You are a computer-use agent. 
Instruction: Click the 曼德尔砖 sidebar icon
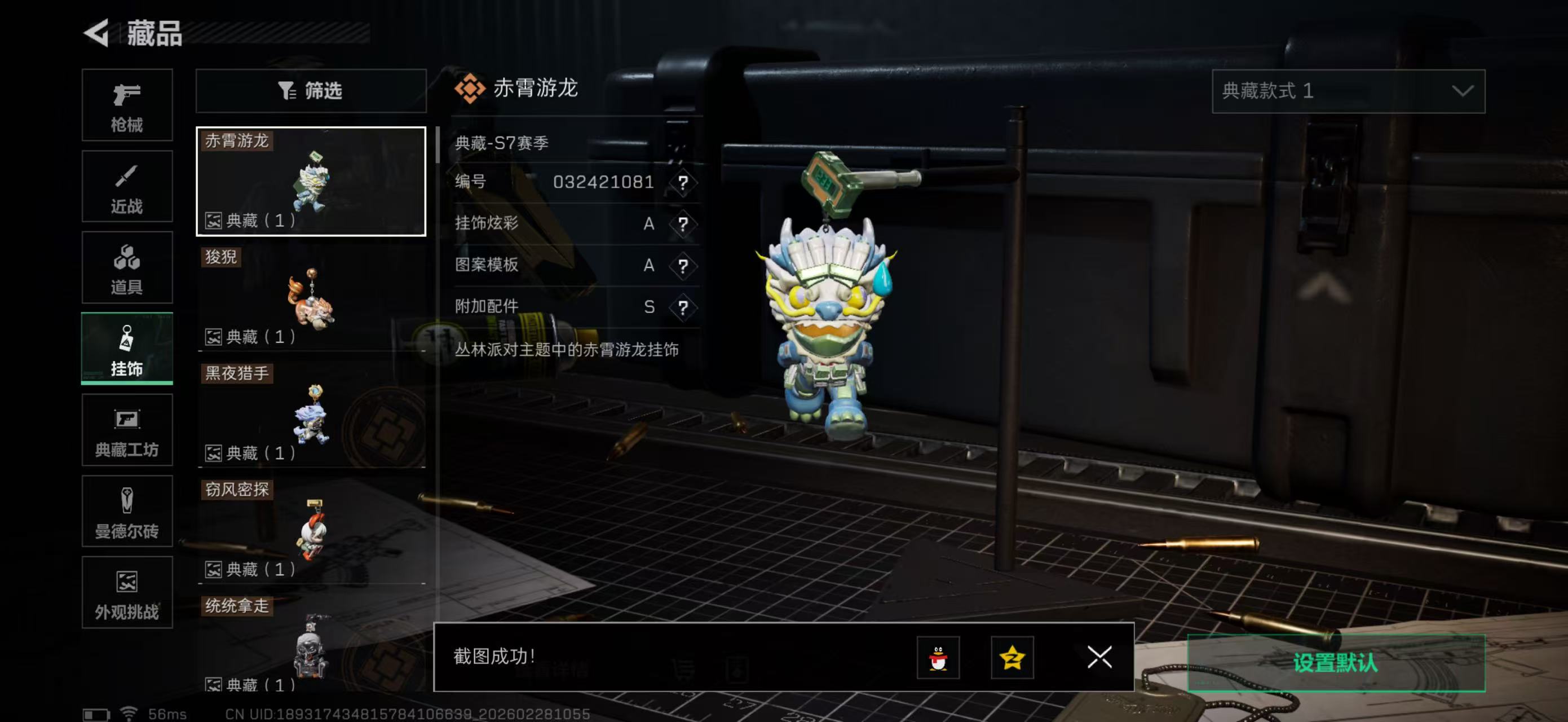click(x=127, y=512)
